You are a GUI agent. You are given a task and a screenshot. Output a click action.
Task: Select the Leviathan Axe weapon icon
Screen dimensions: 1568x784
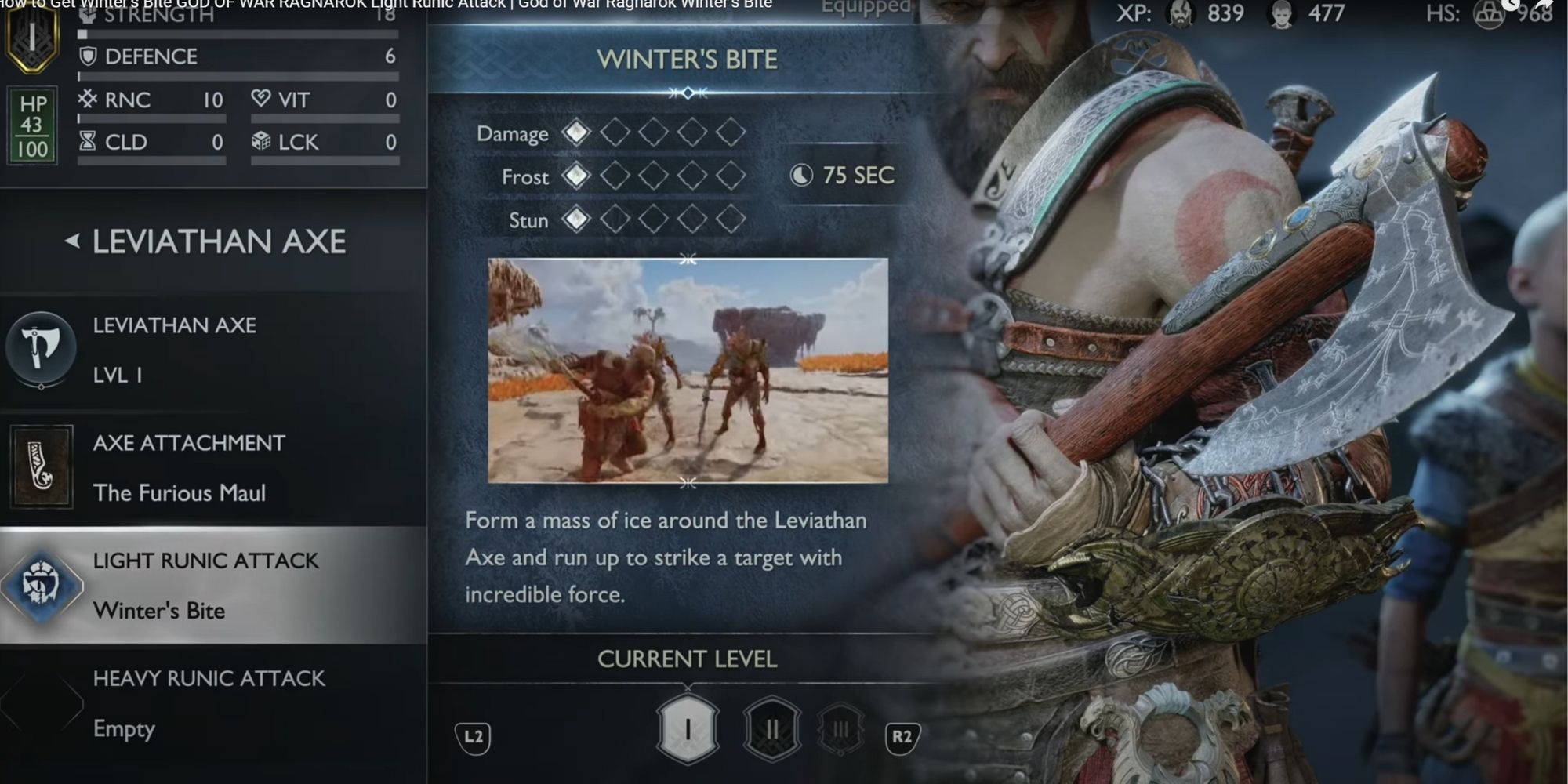click(41, 347)
